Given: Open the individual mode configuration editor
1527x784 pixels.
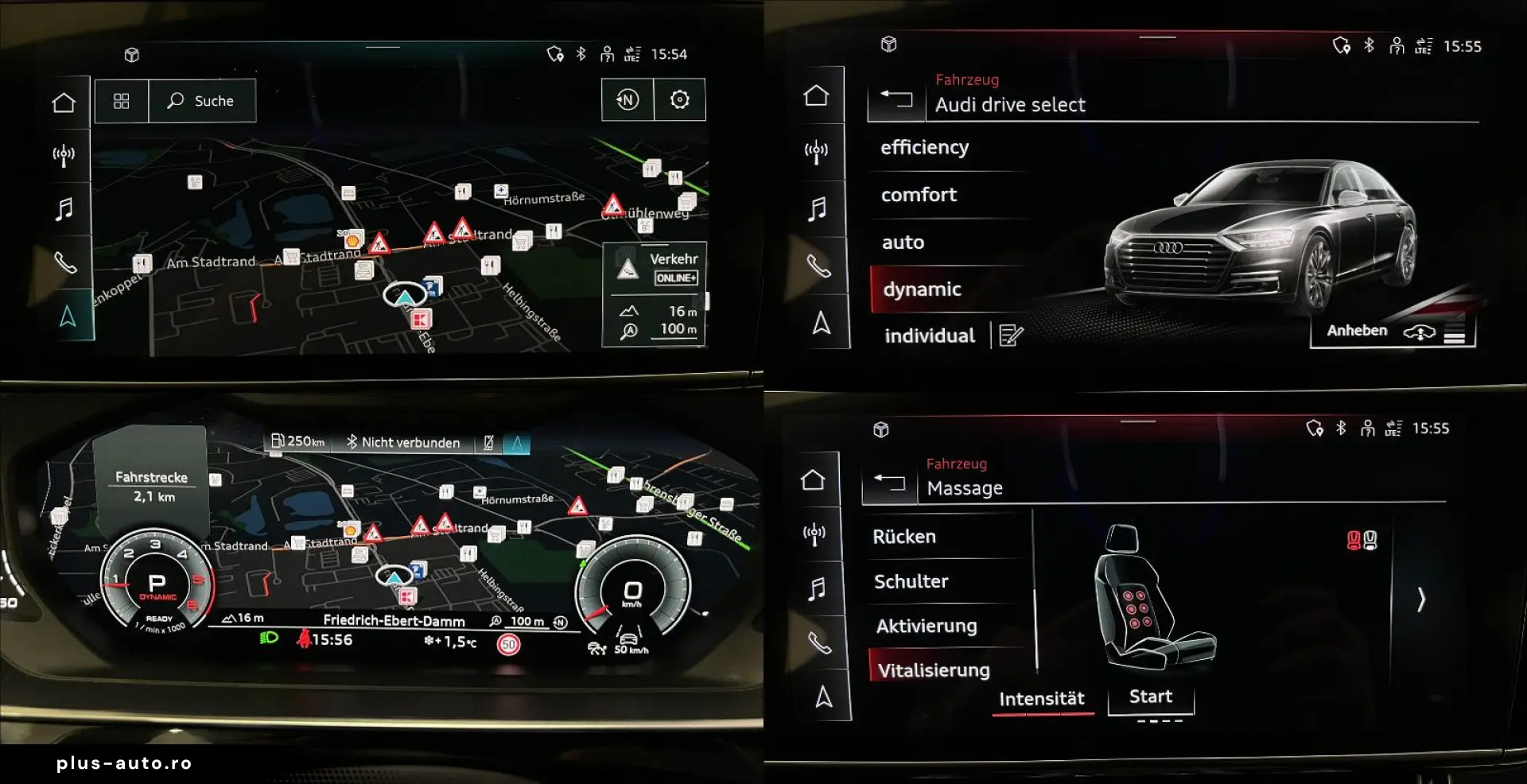Looking at the screenshot, I should click(x=1011, y=335).
